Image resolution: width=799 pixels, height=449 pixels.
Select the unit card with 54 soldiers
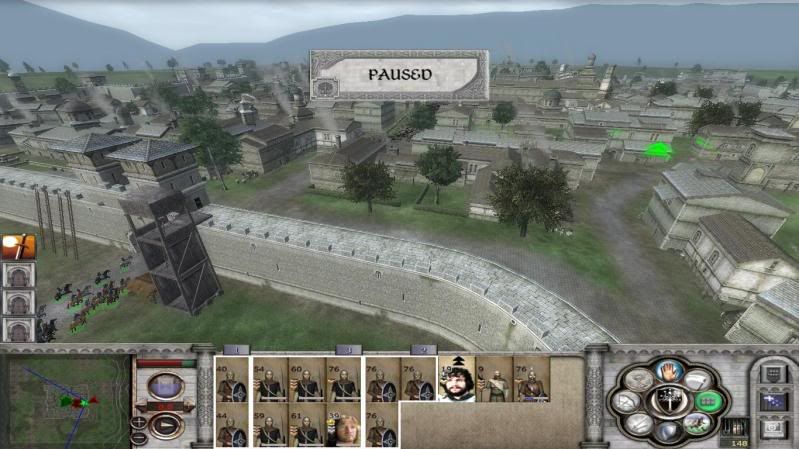tap(269, 379)
